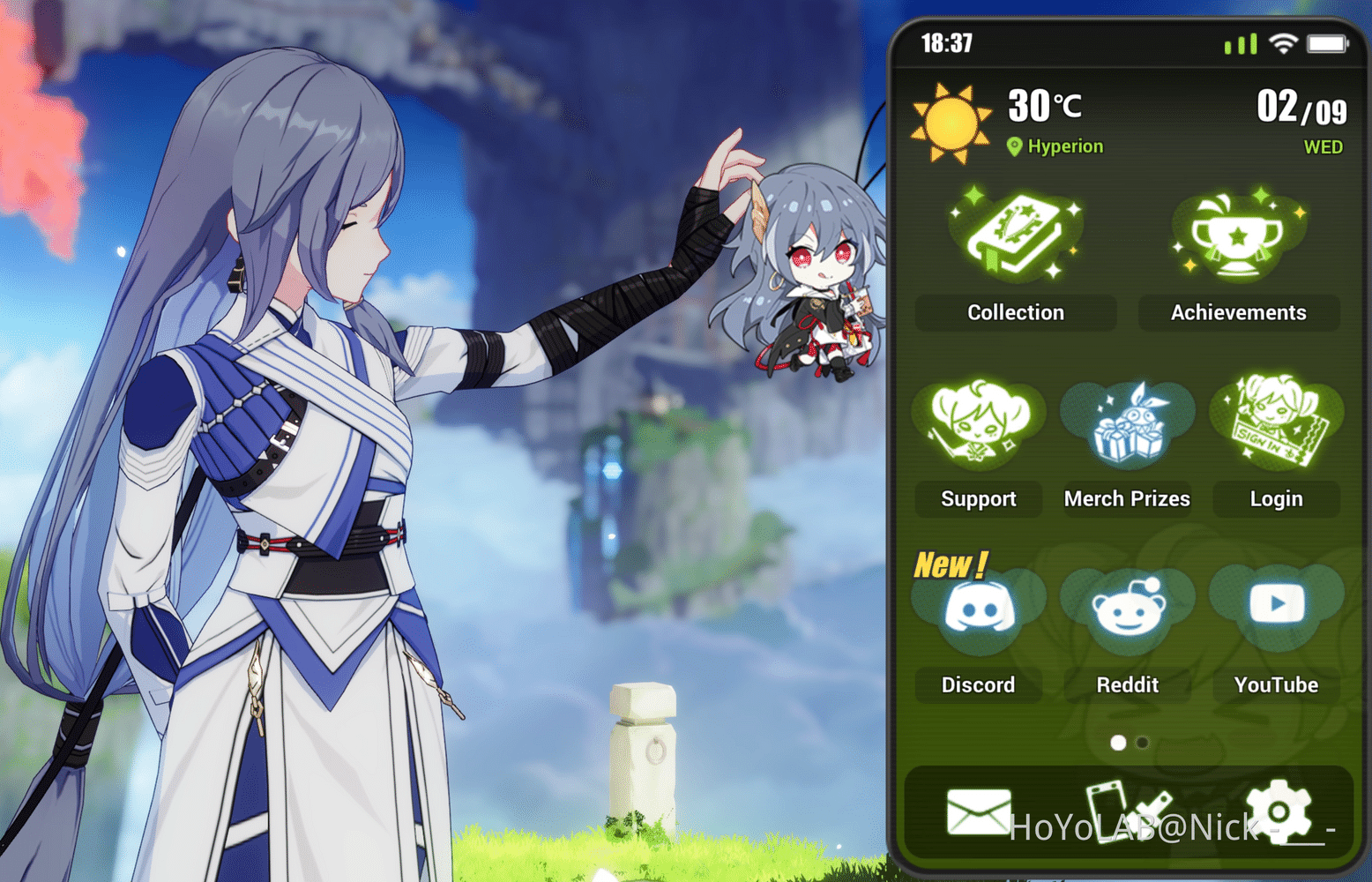Screen dimensions: 1372x882
Task: Open the Support character icon
Action: coord(978,423)
